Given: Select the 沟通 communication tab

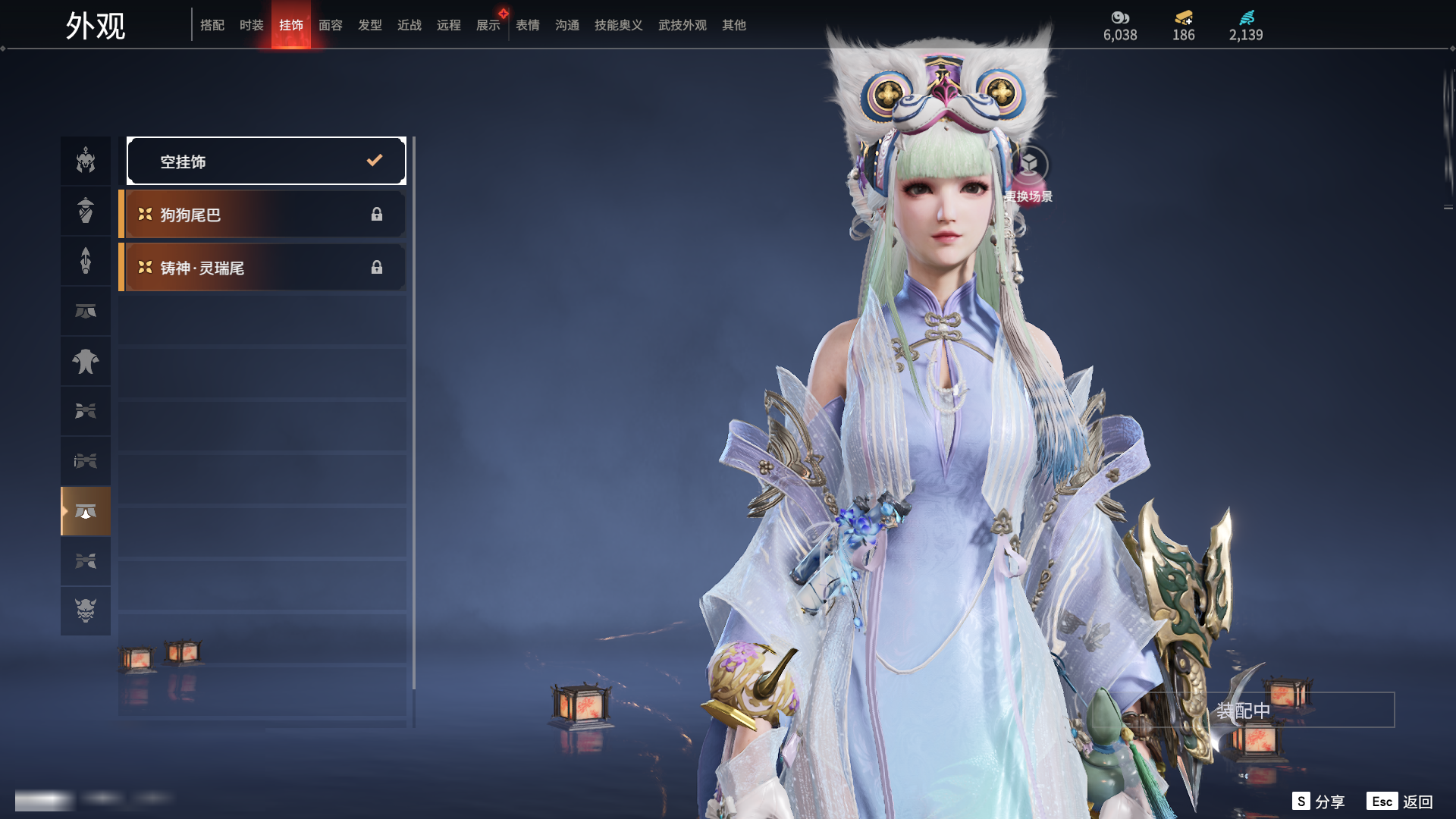Looking at the screenshot, I should click(567, 25).
